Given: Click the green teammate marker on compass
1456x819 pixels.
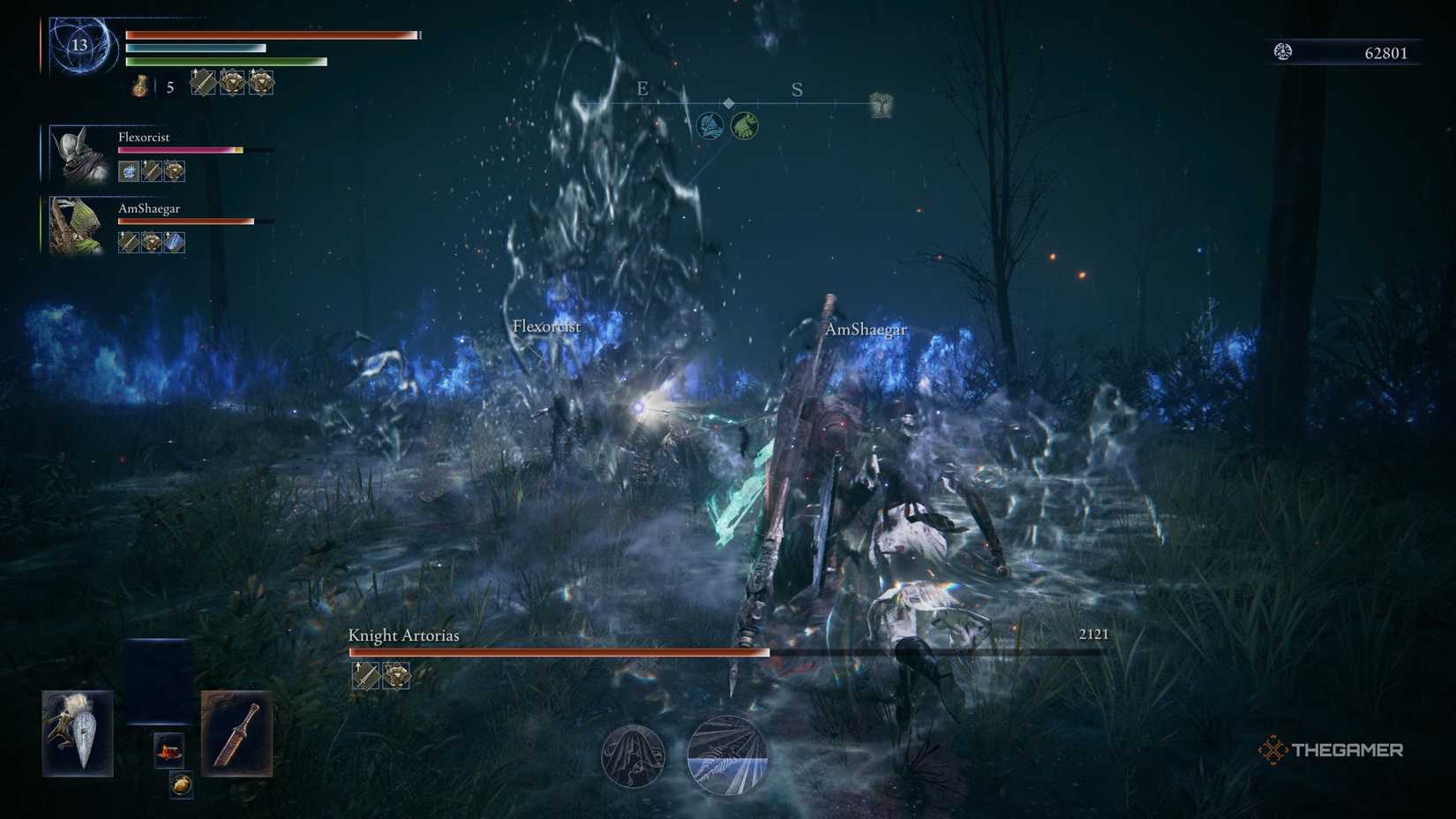Looking at the screenshot, I should pyautogui.click(x=744, y=125).
